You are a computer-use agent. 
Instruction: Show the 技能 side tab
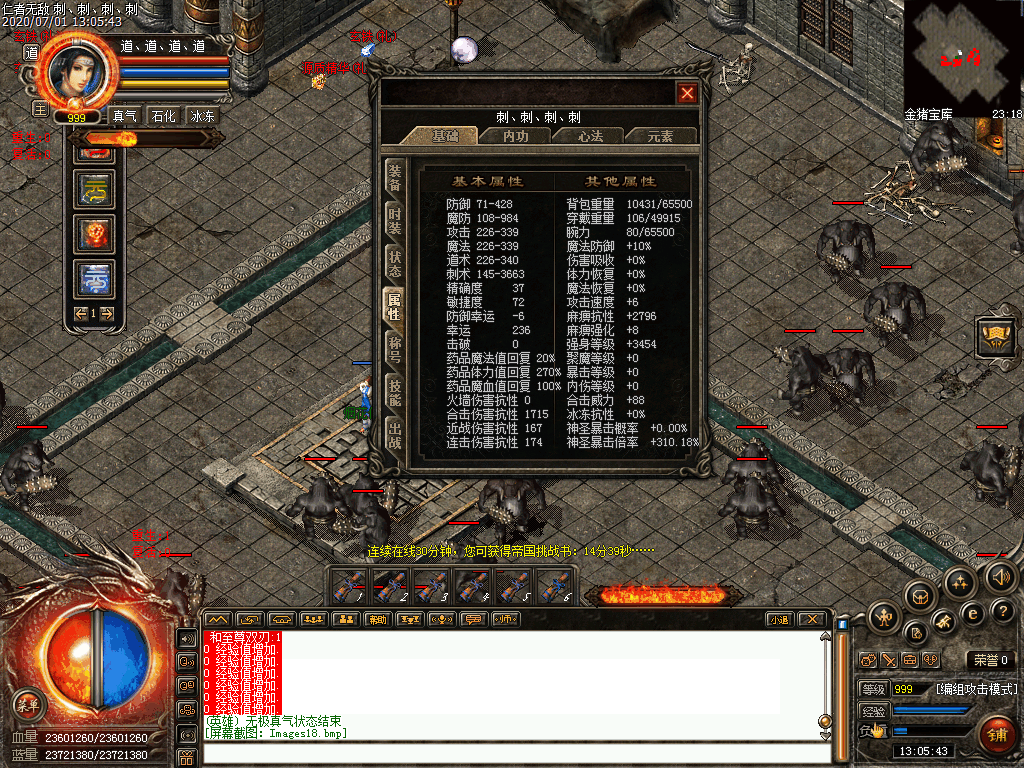[x=395, y=392]
